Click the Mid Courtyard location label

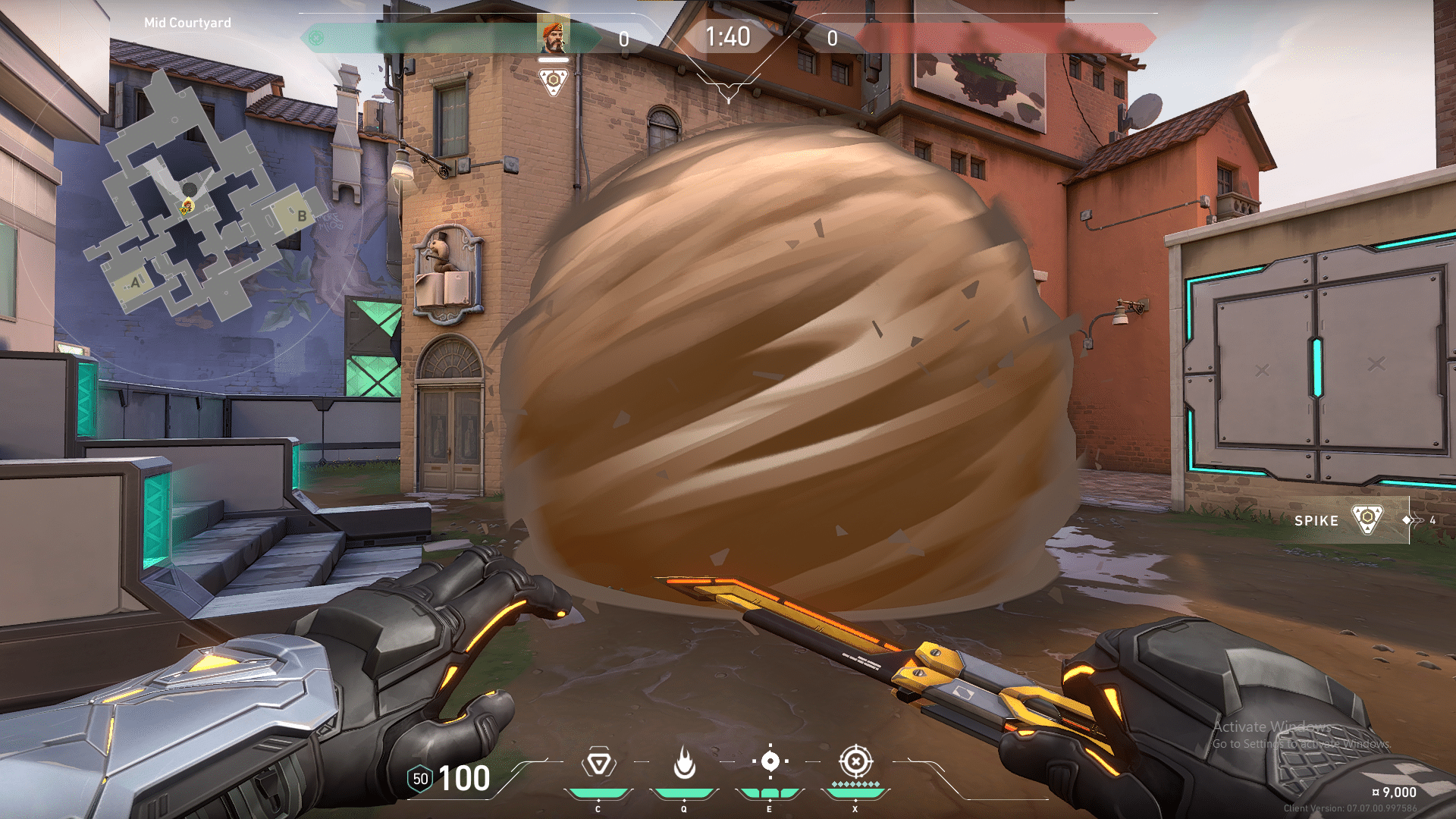pyautogui.click(x=187, y=22)
